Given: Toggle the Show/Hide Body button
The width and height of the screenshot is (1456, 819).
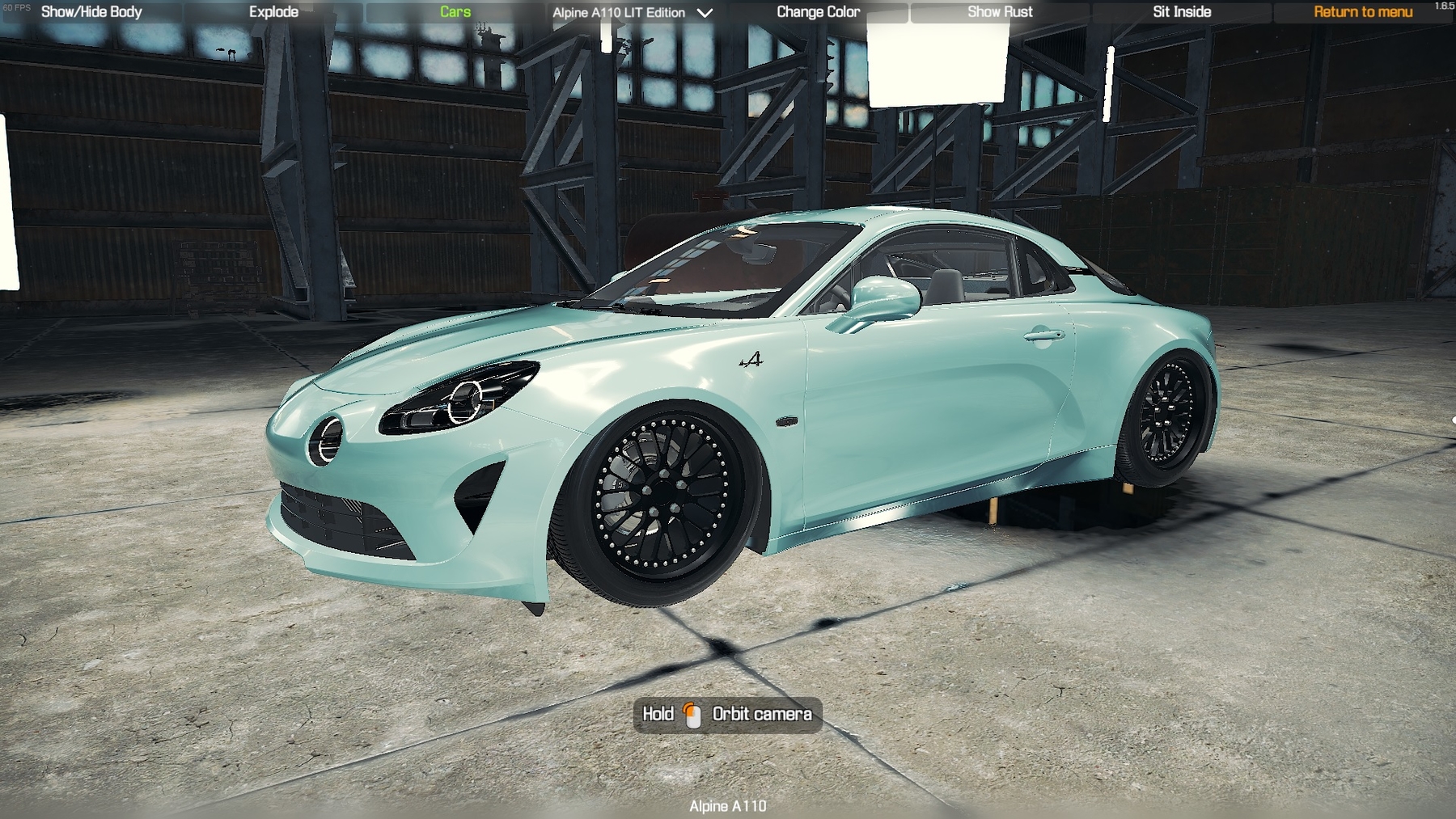Looking at the screenshot, I should click(x=91, y=12).
